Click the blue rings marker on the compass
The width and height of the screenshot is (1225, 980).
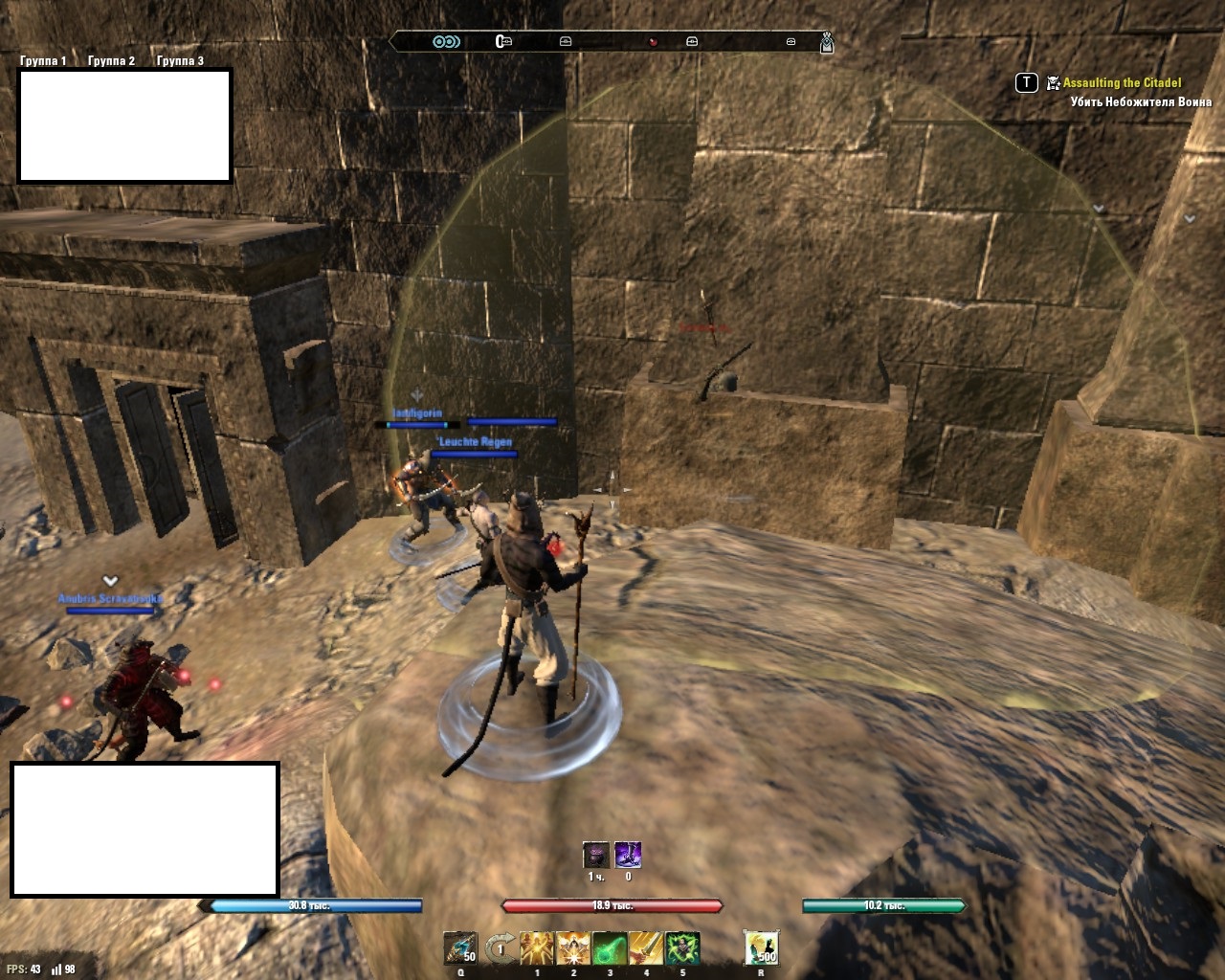point(446,41)
